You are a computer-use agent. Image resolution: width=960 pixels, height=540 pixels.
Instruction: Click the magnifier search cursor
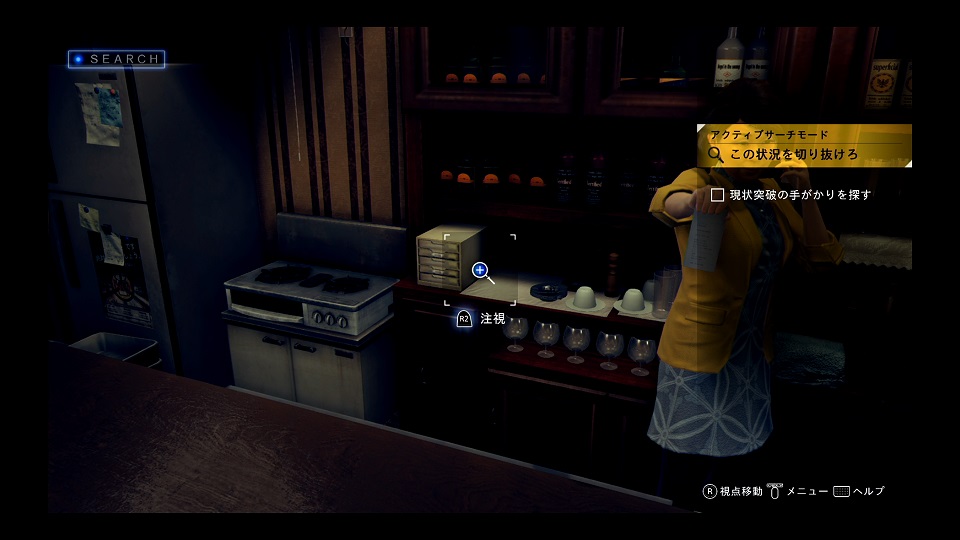[481, 270]
